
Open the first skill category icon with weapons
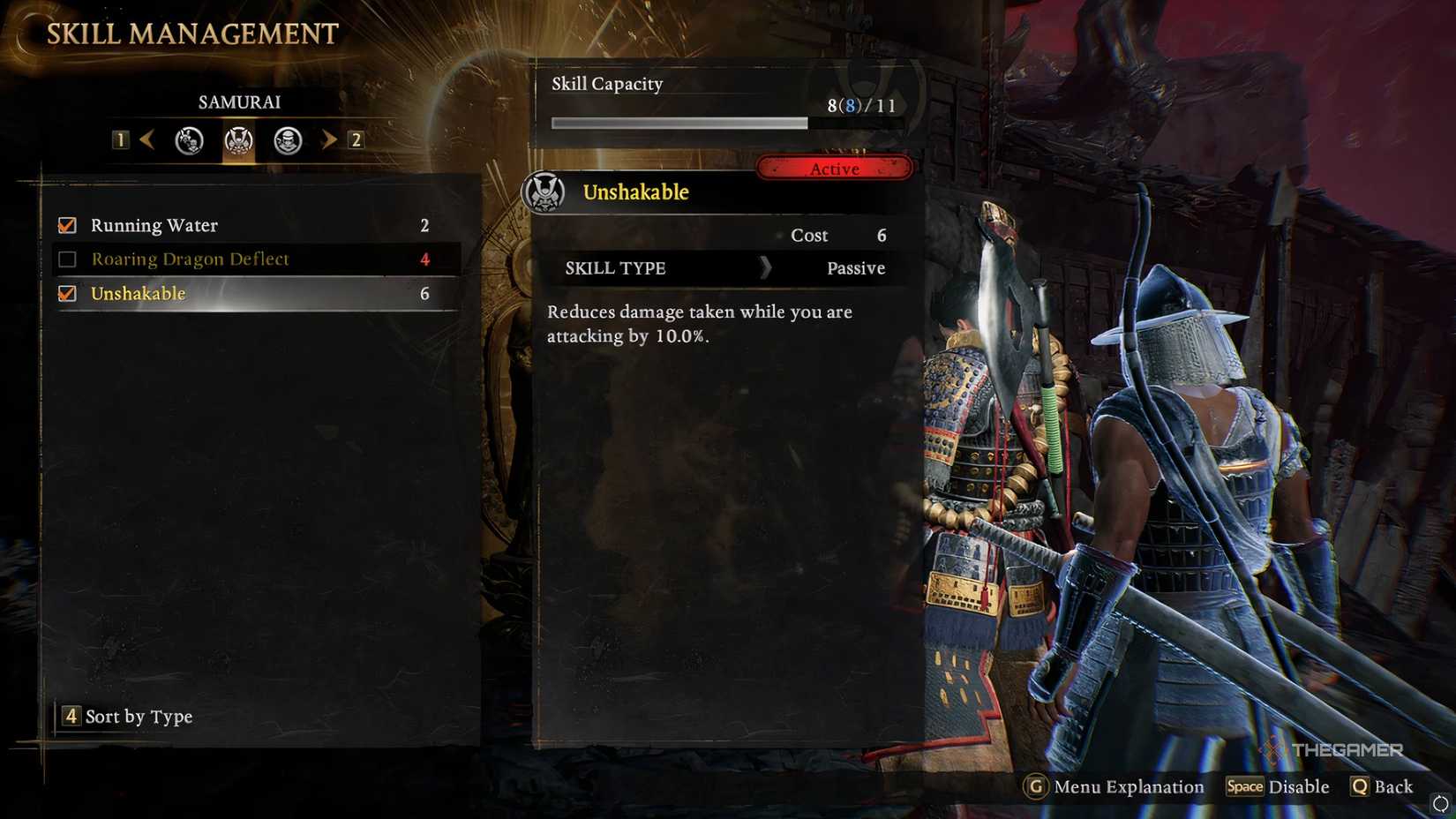(187, 139)
